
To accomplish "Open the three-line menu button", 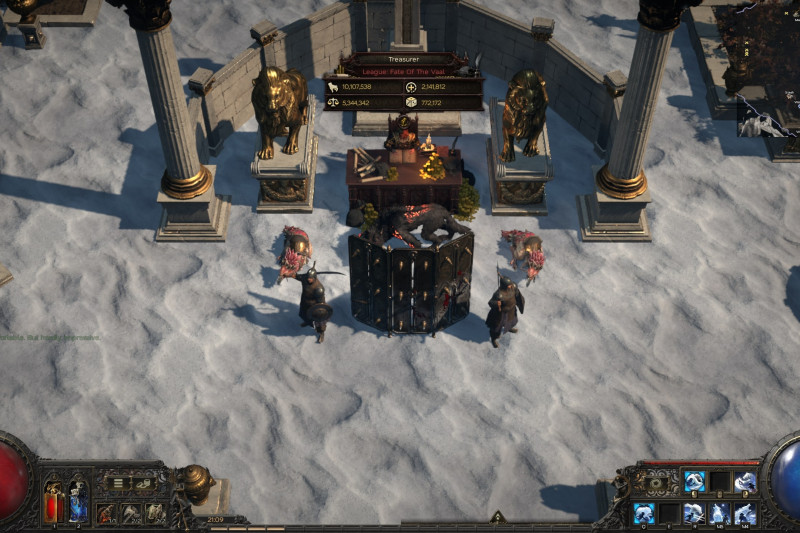I will point(118,484).
